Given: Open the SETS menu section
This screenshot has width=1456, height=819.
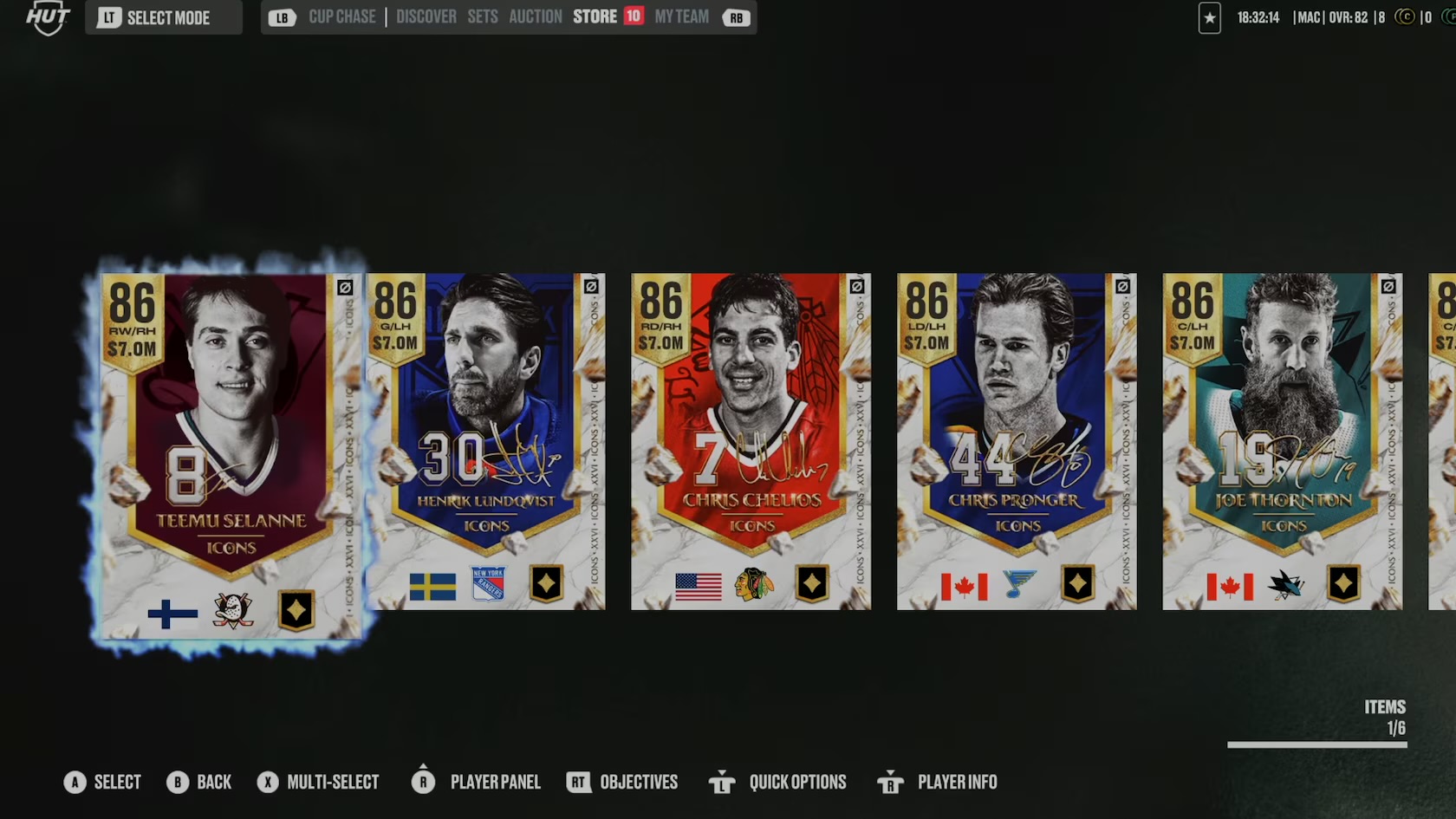Looking at the screenshot, I should [x=482, y=16].
